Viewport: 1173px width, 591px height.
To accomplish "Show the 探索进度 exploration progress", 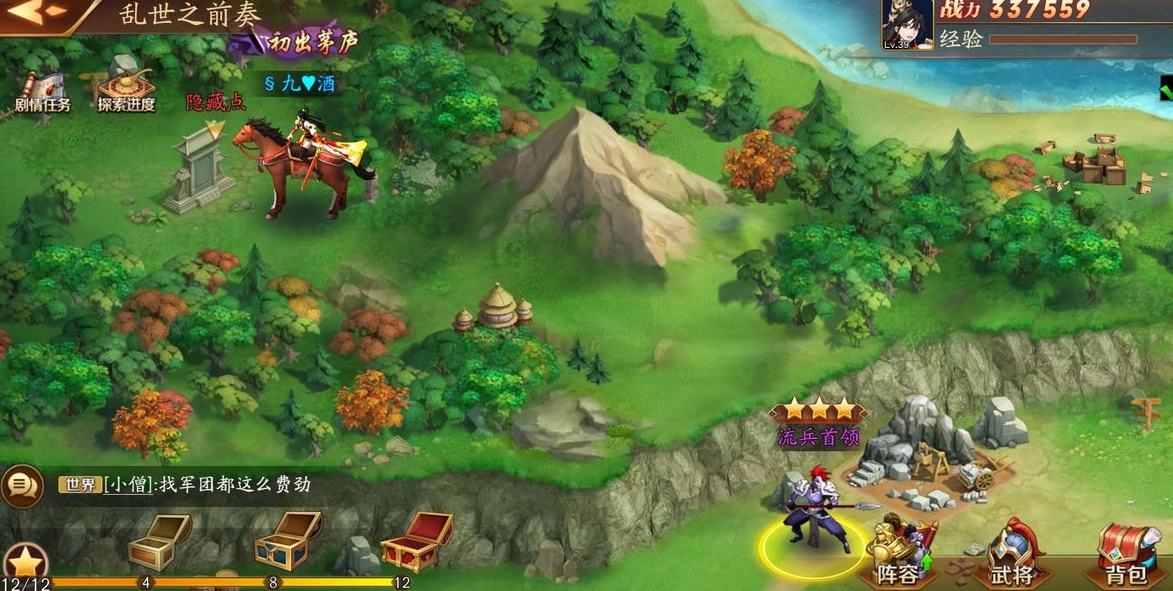I will point(126,86).
